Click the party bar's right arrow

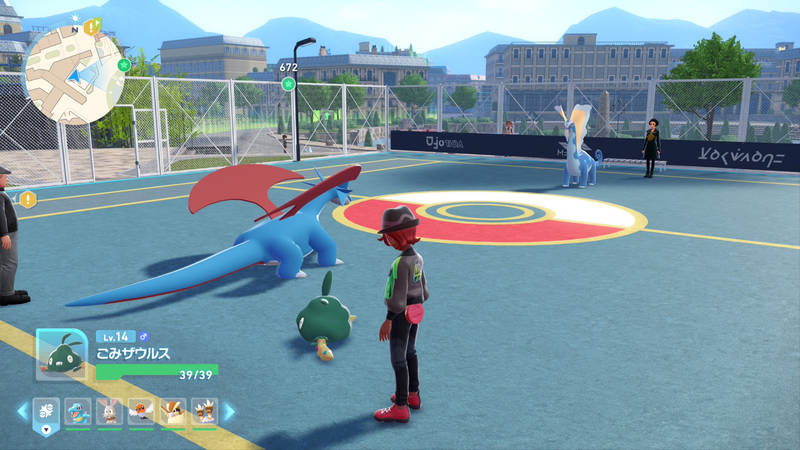229,411
